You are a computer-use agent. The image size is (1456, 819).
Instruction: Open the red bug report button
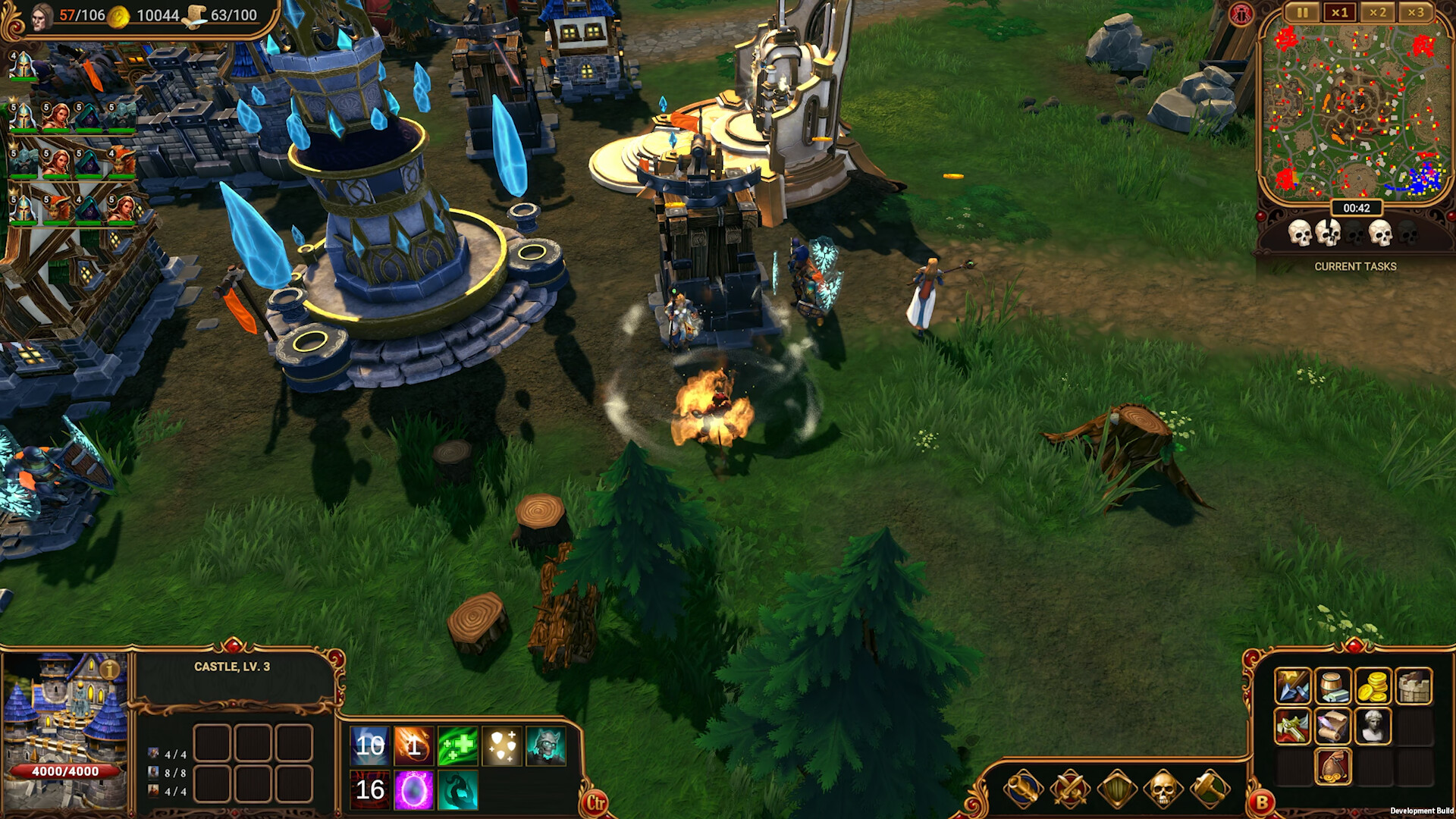coord(1241,14)
